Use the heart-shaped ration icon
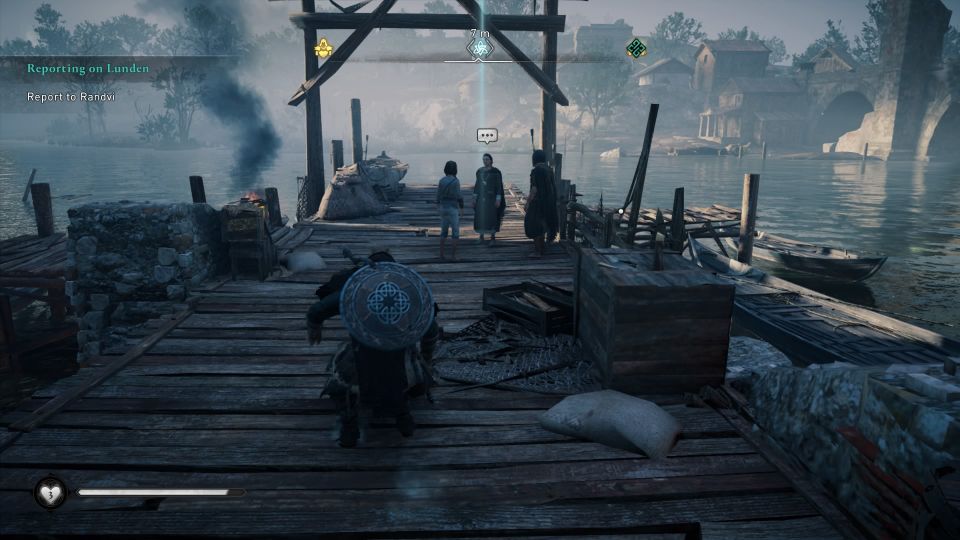960x540 pixels. pyautogui.click(x=49, y=492)
